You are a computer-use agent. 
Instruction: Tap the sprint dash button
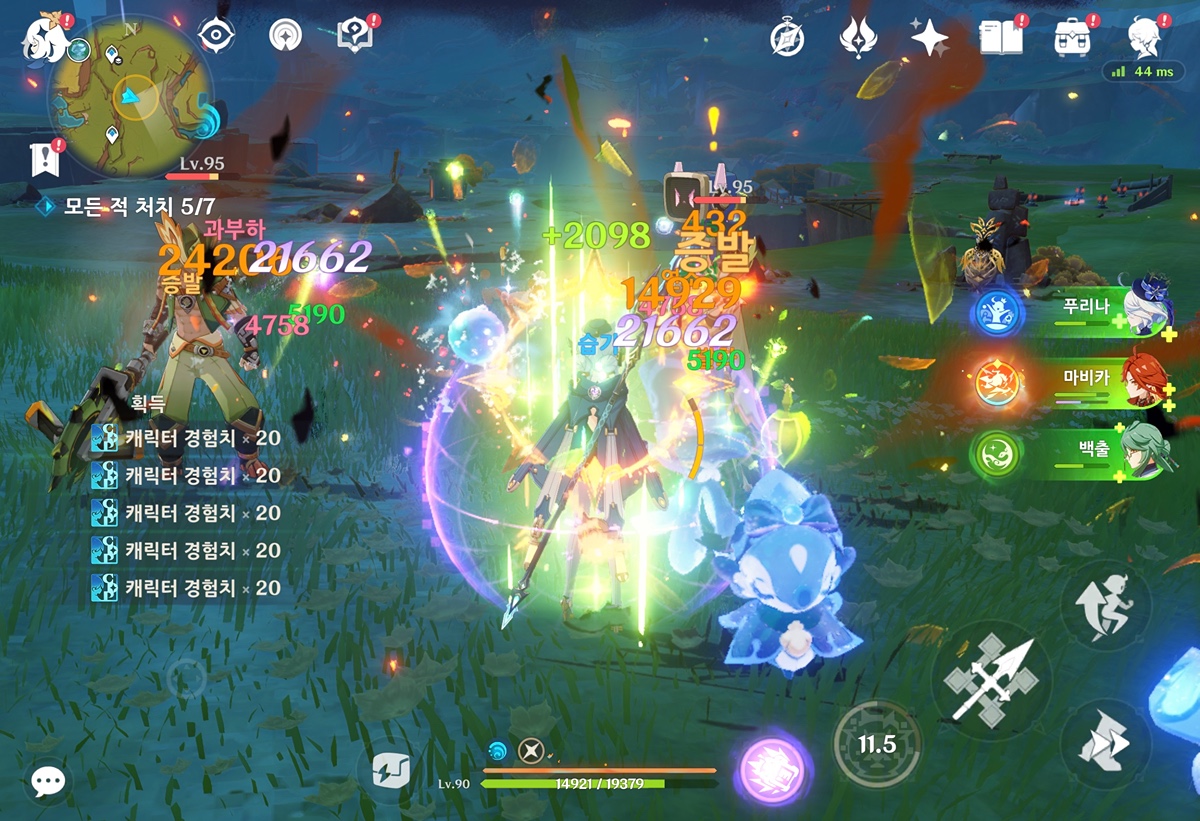pyautogui.click(x=1105, y=743)
